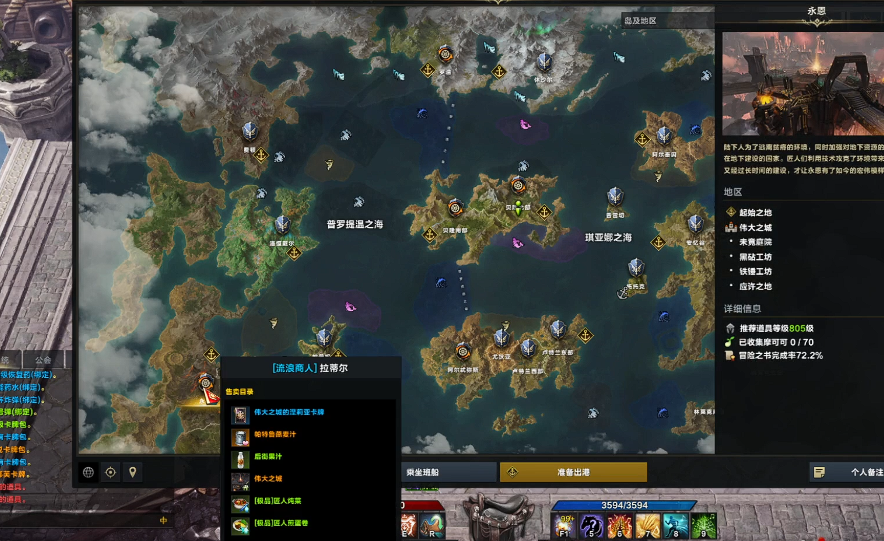
Task: Click the wandering merchant marker on map
Action: click(206, 383)
